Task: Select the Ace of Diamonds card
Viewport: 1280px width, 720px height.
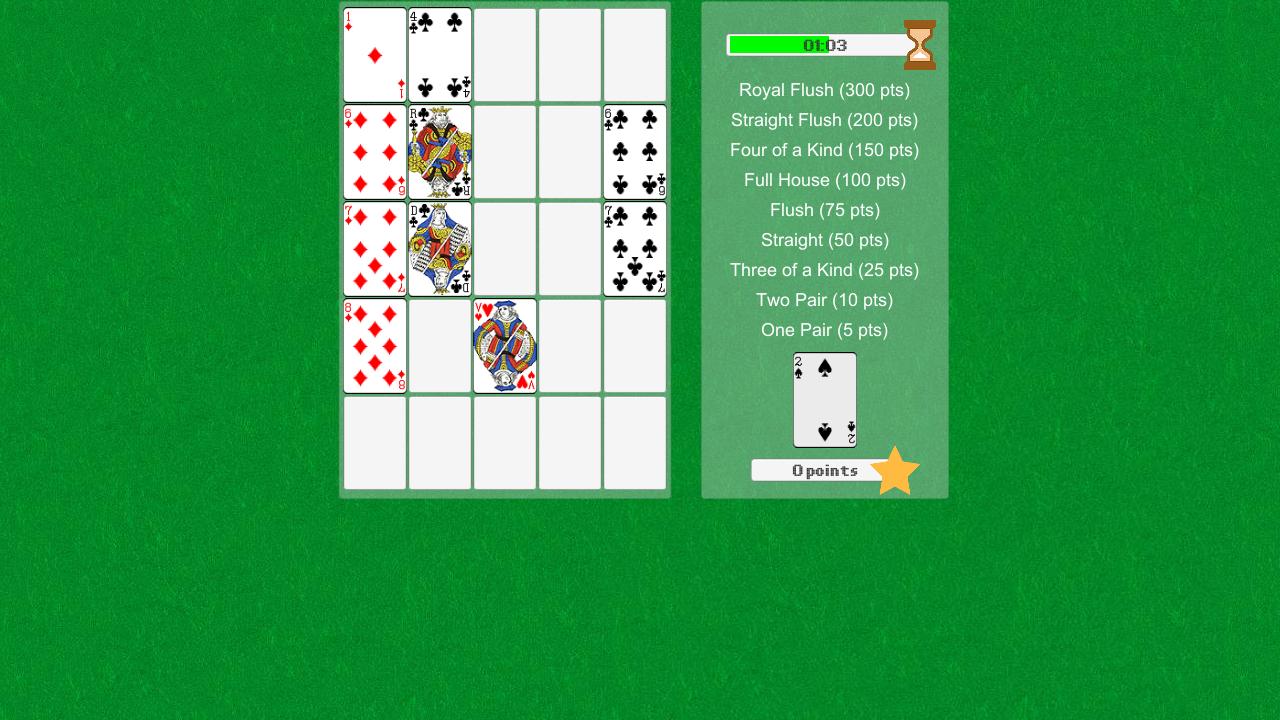Action: (x=375, y=55)
